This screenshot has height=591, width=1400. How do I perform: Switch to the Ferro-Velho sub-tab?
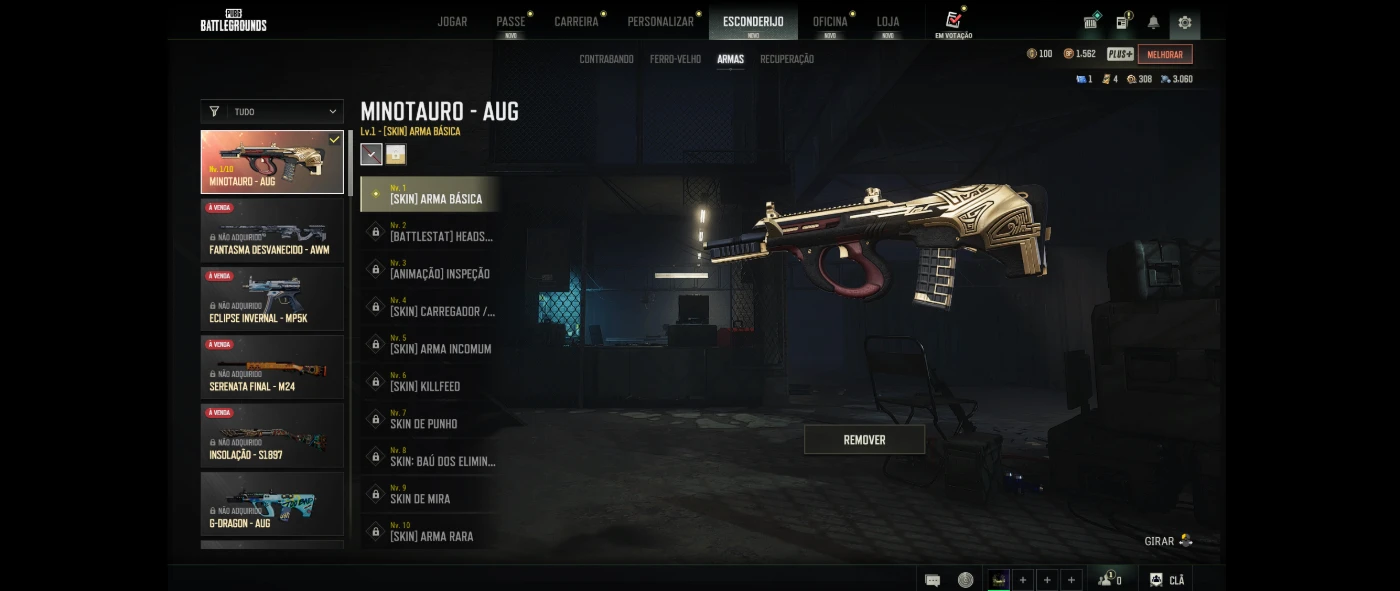point(675,59)
